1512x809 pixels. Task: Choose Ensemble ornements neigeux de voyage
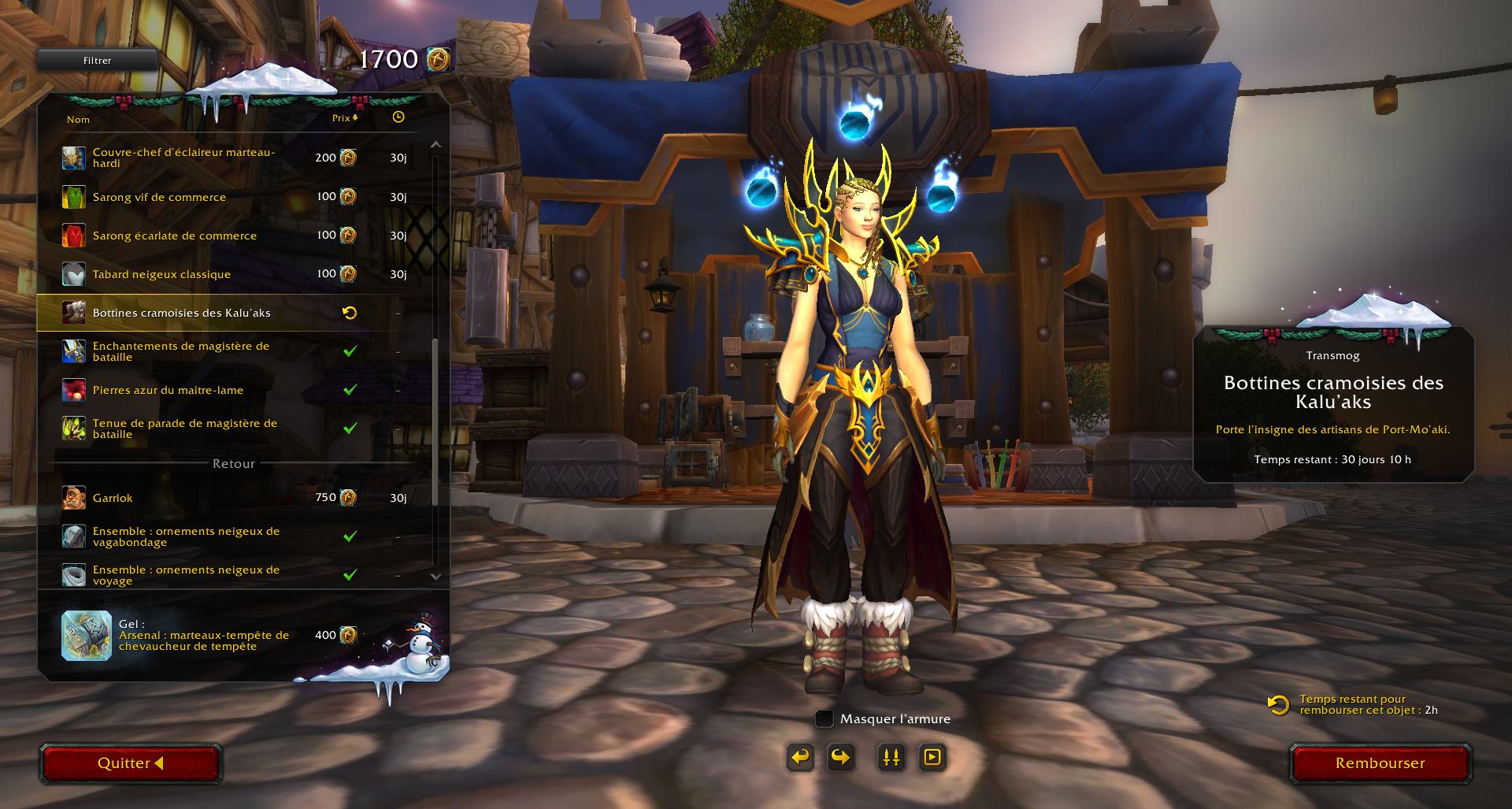(x=186, y=575)
